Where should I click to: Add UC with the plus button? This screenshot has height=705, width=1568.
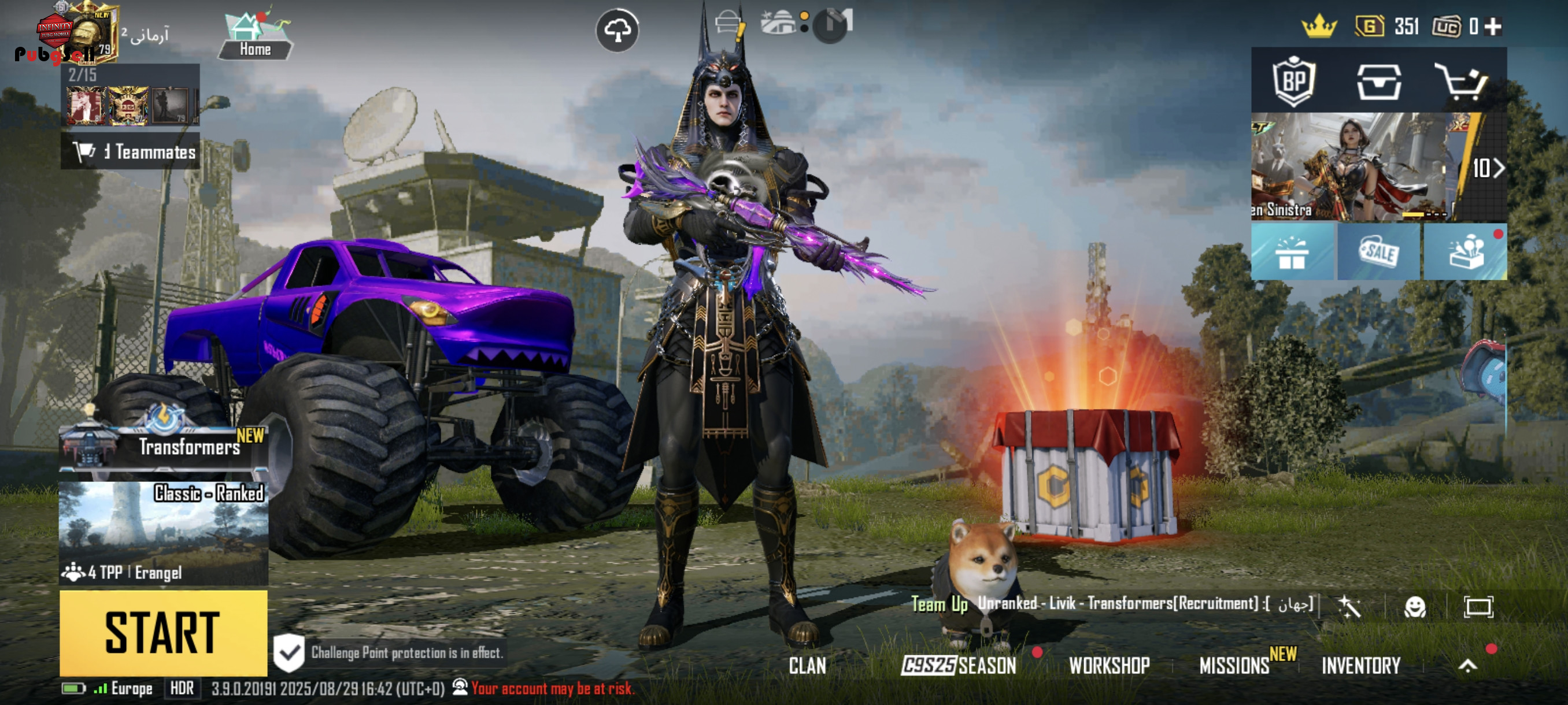(x=1492, y=26)
